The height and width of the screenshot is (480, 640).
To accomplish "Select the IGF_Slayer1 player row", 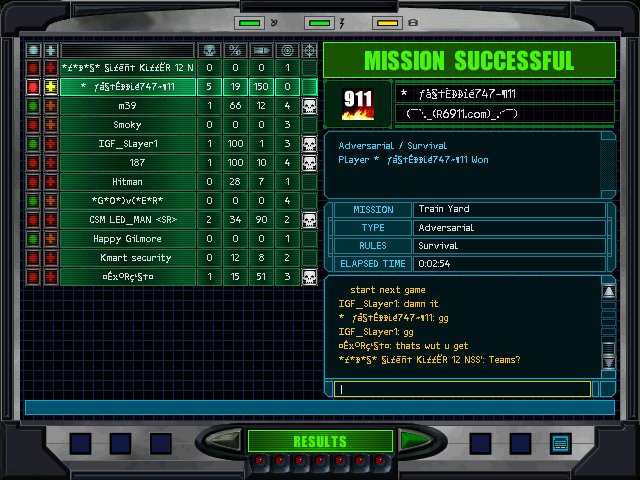I will [127, 144].
